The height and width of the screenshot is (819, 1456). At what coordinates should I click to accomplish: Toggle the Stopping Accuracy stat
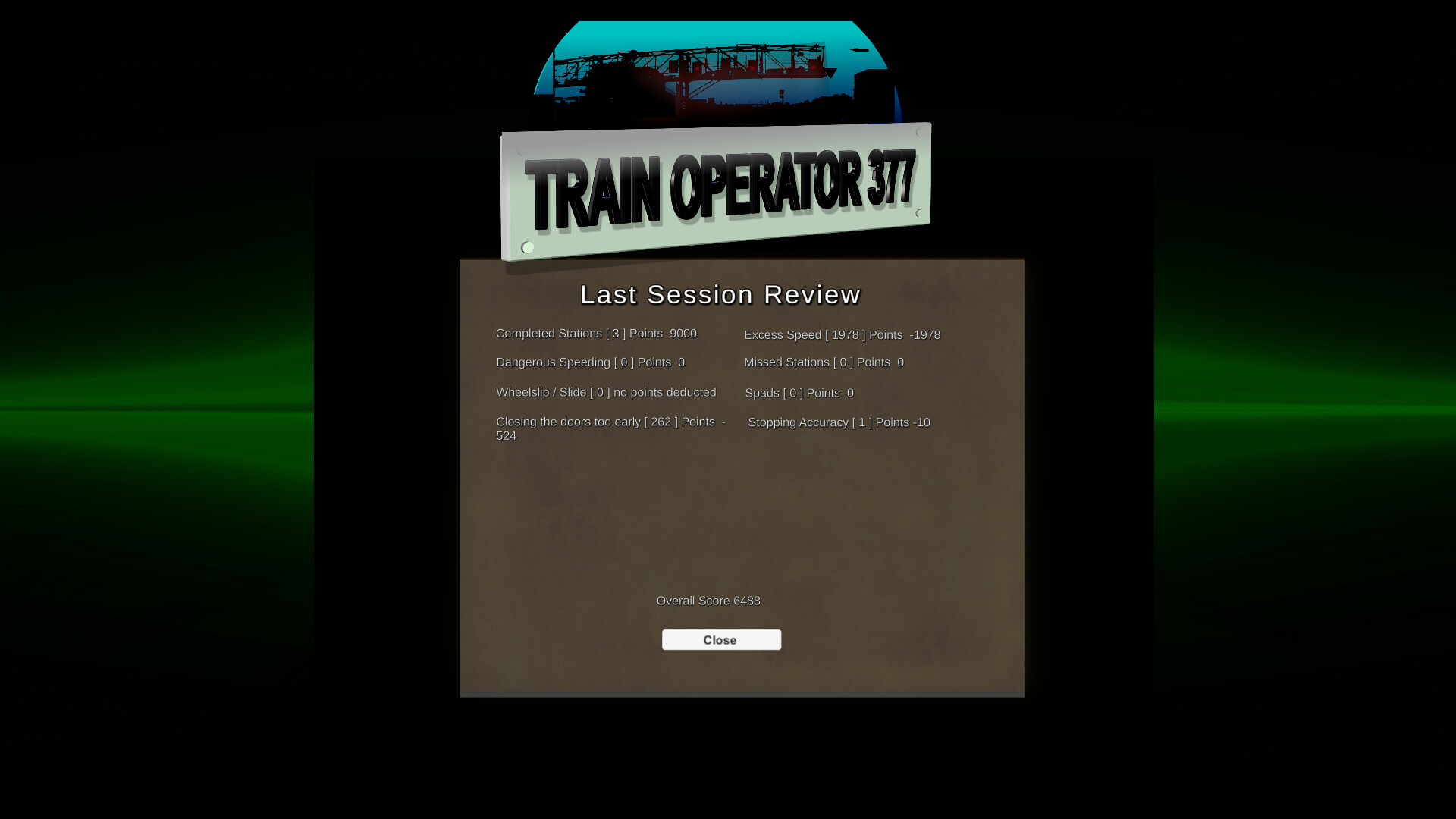[x=838, y=422]
